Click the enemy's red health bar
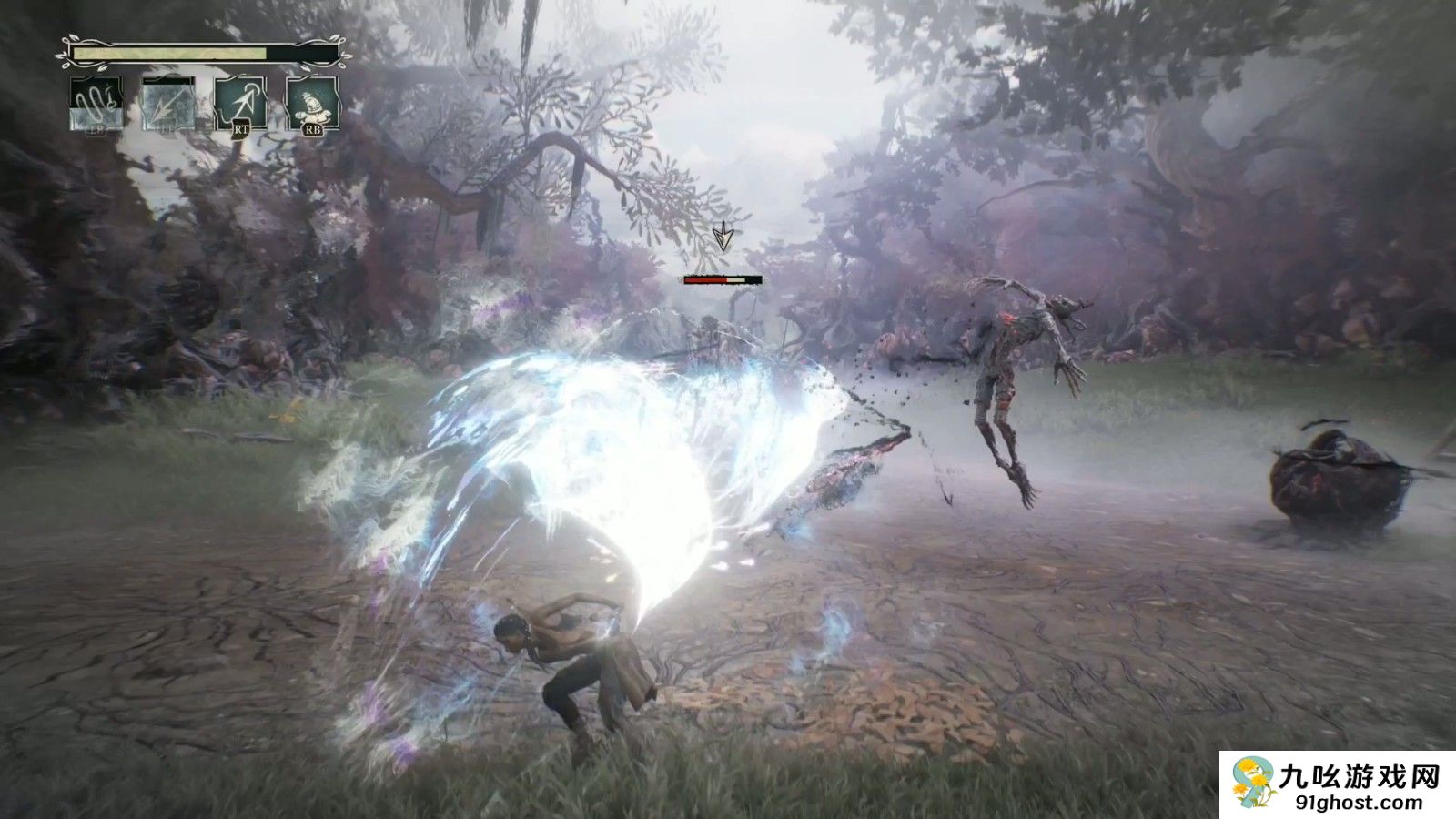Viewport: 1456px width, 819px height. point(706,280)
